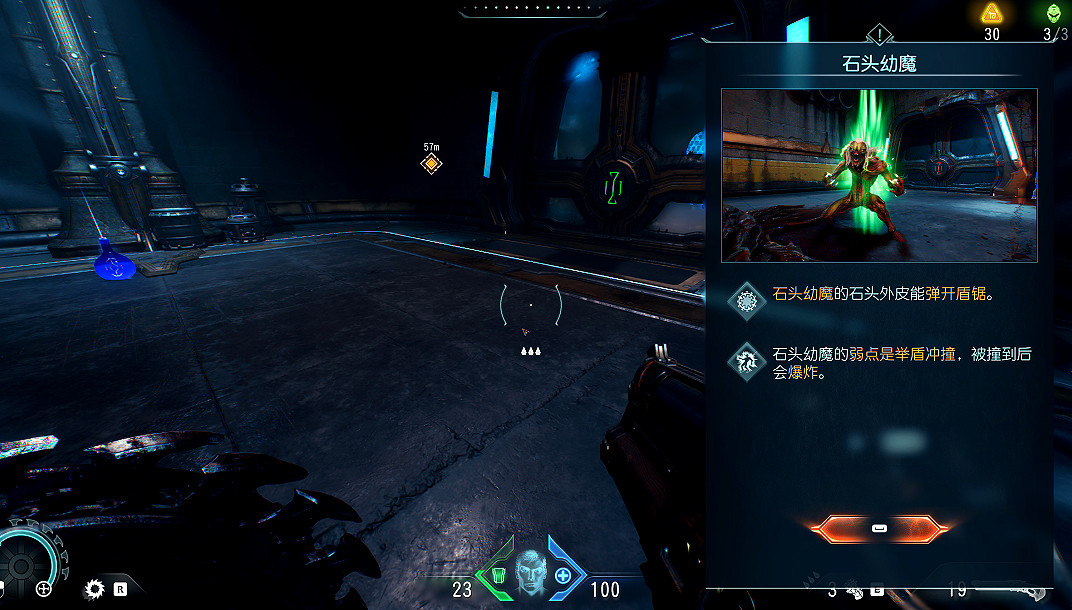The image size is (1072, 610).
Task: Click the blue health cross icon
Action: coord(563,575)
